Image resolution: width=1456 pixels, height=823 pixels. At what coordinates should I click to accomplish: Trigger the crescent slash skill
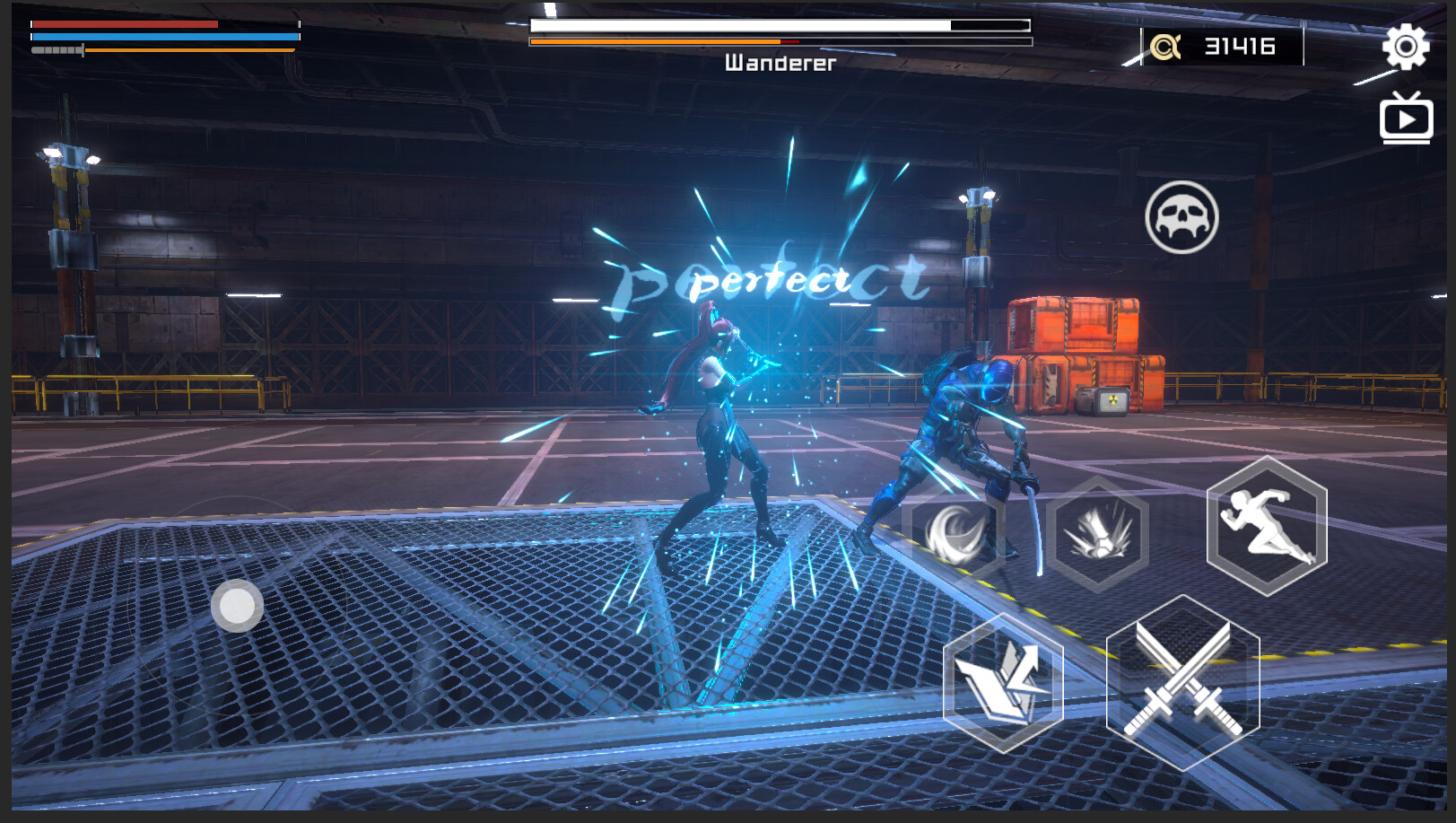point(955,533)
